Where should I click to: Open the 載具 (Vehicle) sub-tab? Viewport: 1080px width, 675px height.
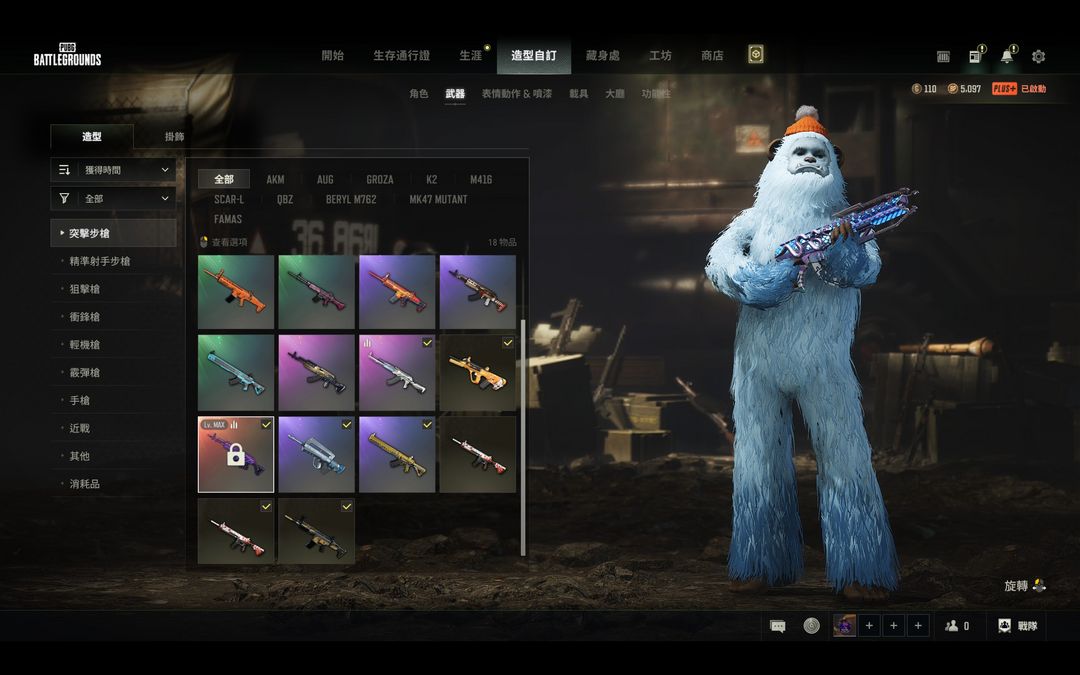(x=578, y=94)
